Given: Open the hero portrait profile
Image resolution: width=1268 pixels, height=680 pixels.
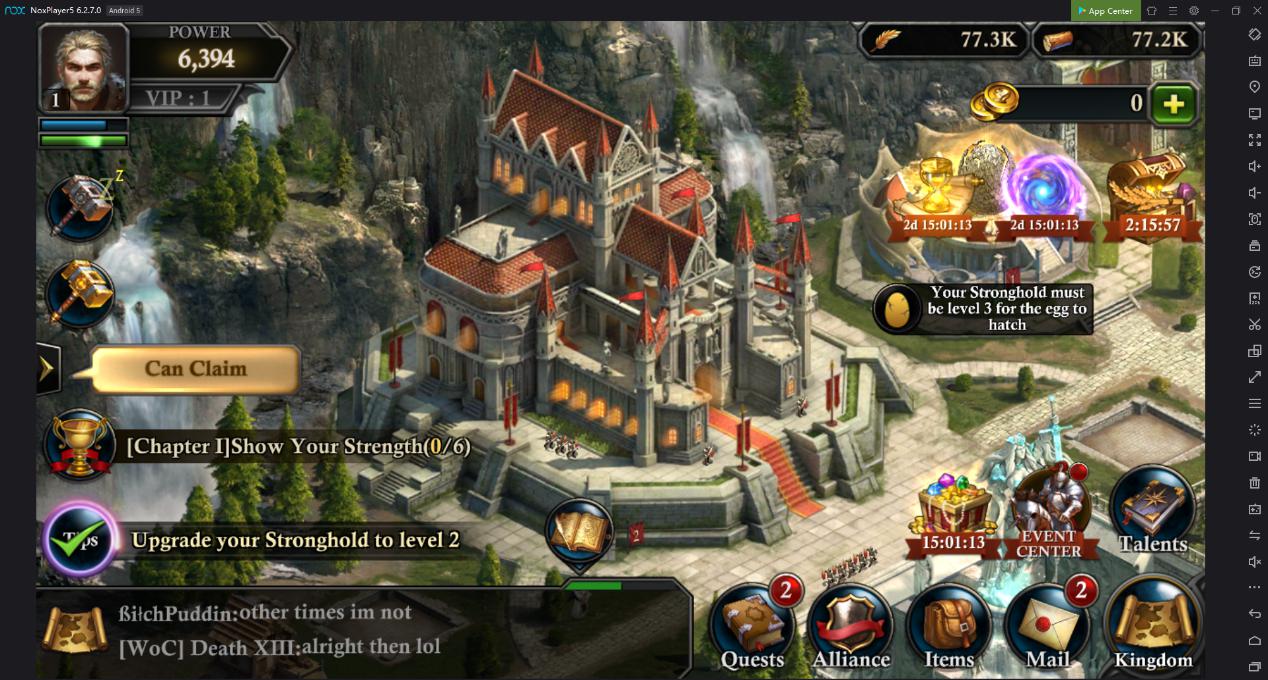Looking at the screenshot, I should pos(84,67).
